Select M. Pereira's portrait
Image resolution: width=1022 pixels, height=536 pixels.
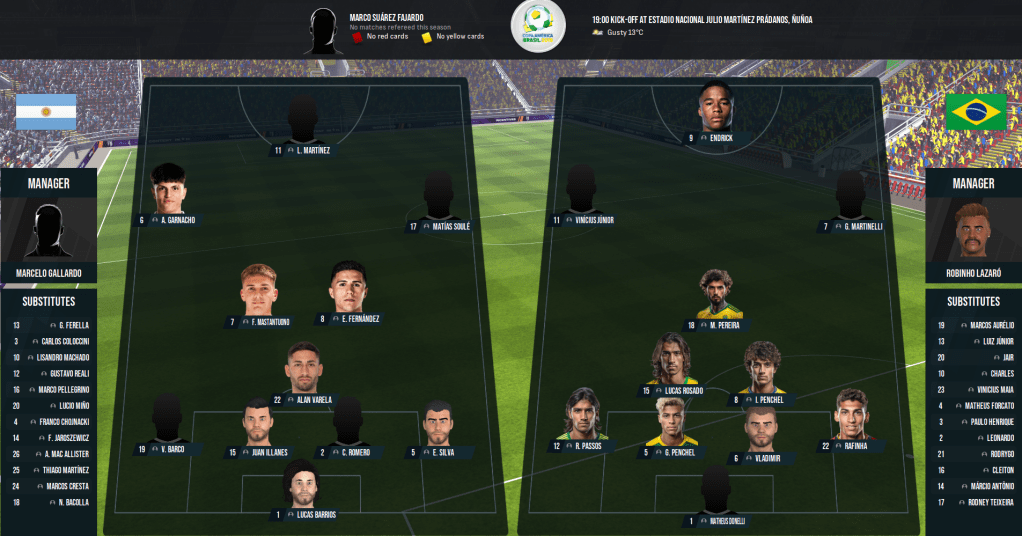(x=715, y=295)
